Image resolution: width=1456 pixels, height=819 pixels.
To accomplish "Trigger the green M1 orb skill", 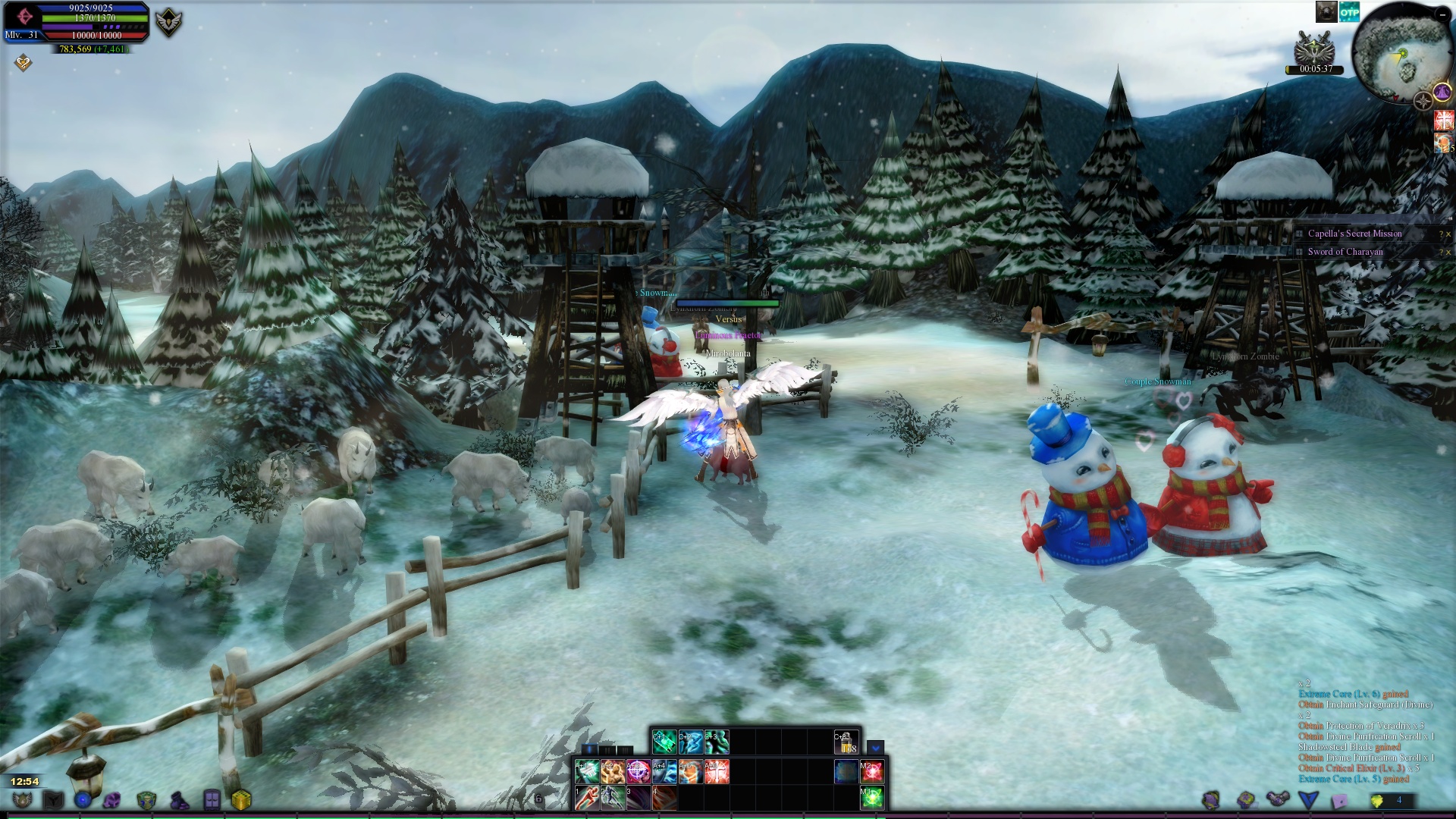I will pos(871,797).
